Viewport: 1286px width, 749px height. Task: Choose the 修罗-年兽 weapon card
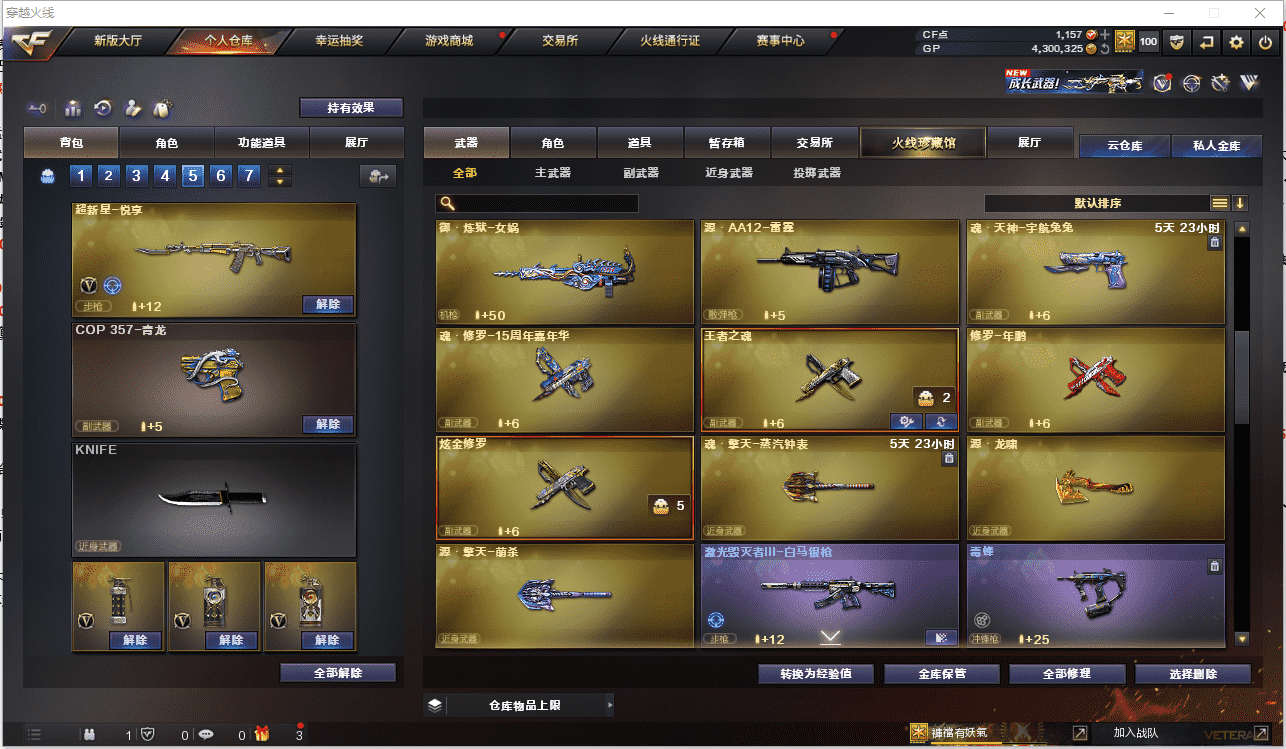(1095, 379)
